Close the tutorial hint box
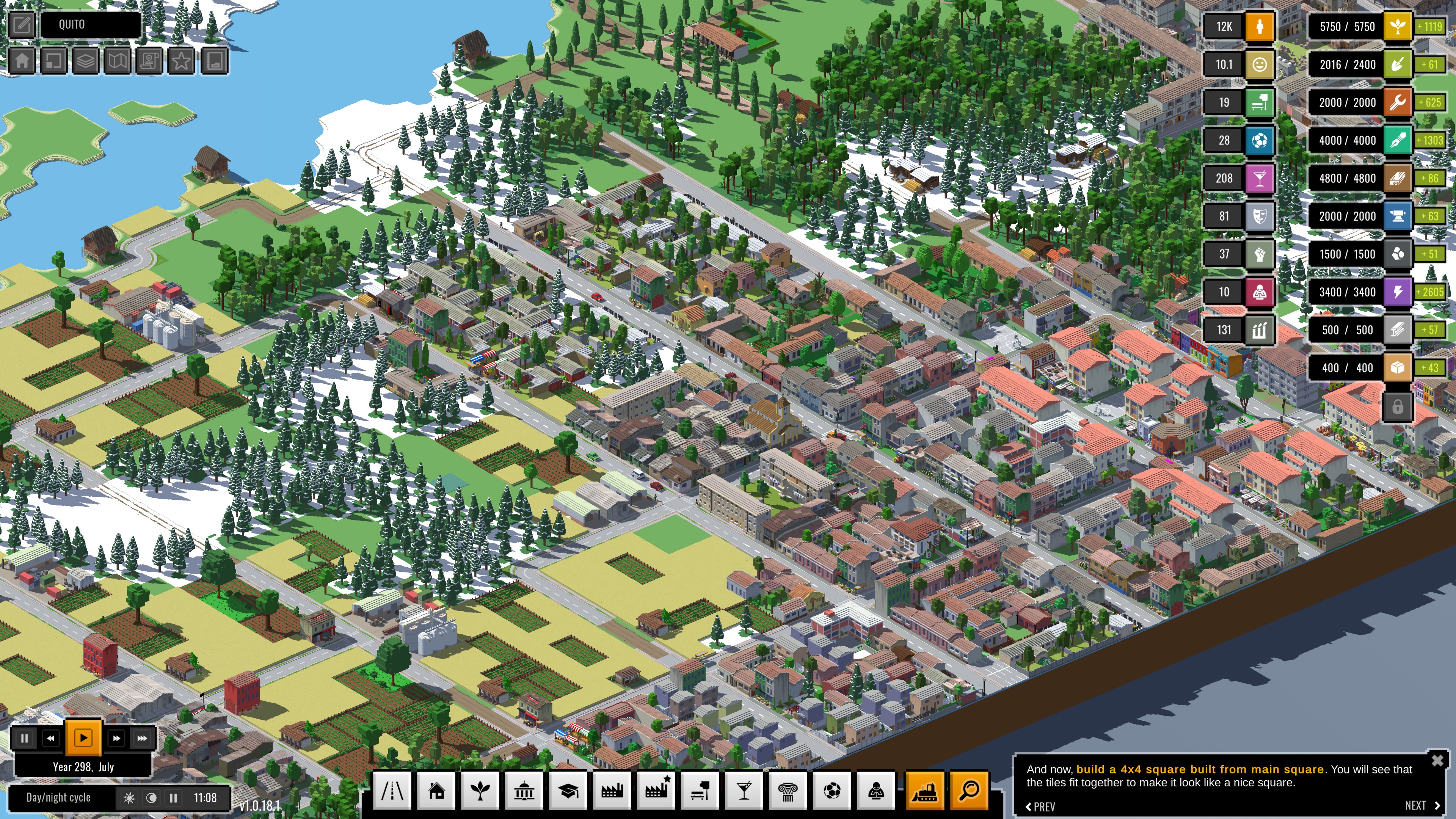 (x=1437, y=760)
